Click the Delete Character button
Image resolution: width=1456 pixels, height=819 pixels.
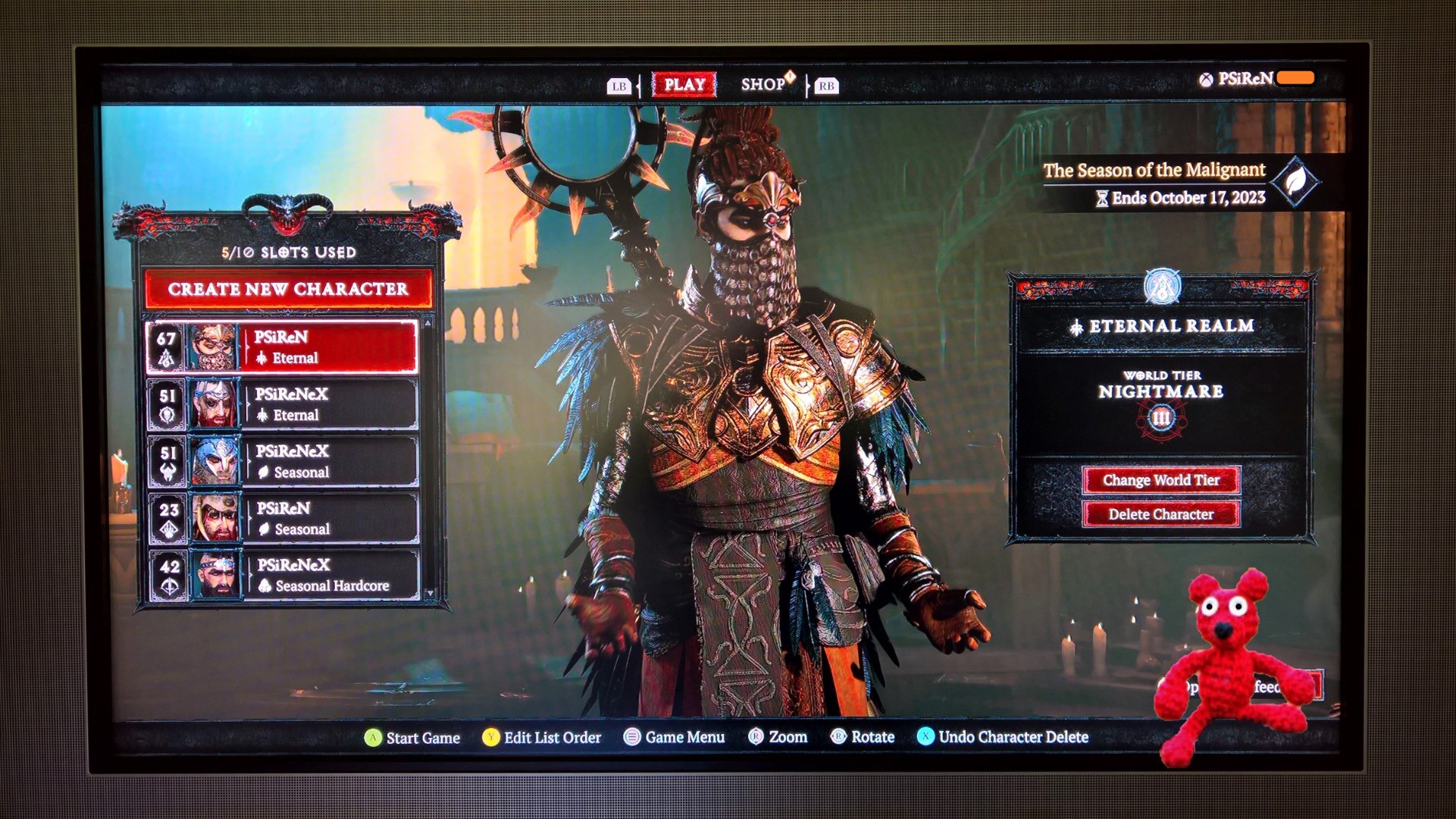pyautogui.click(x=1160, y=514)
